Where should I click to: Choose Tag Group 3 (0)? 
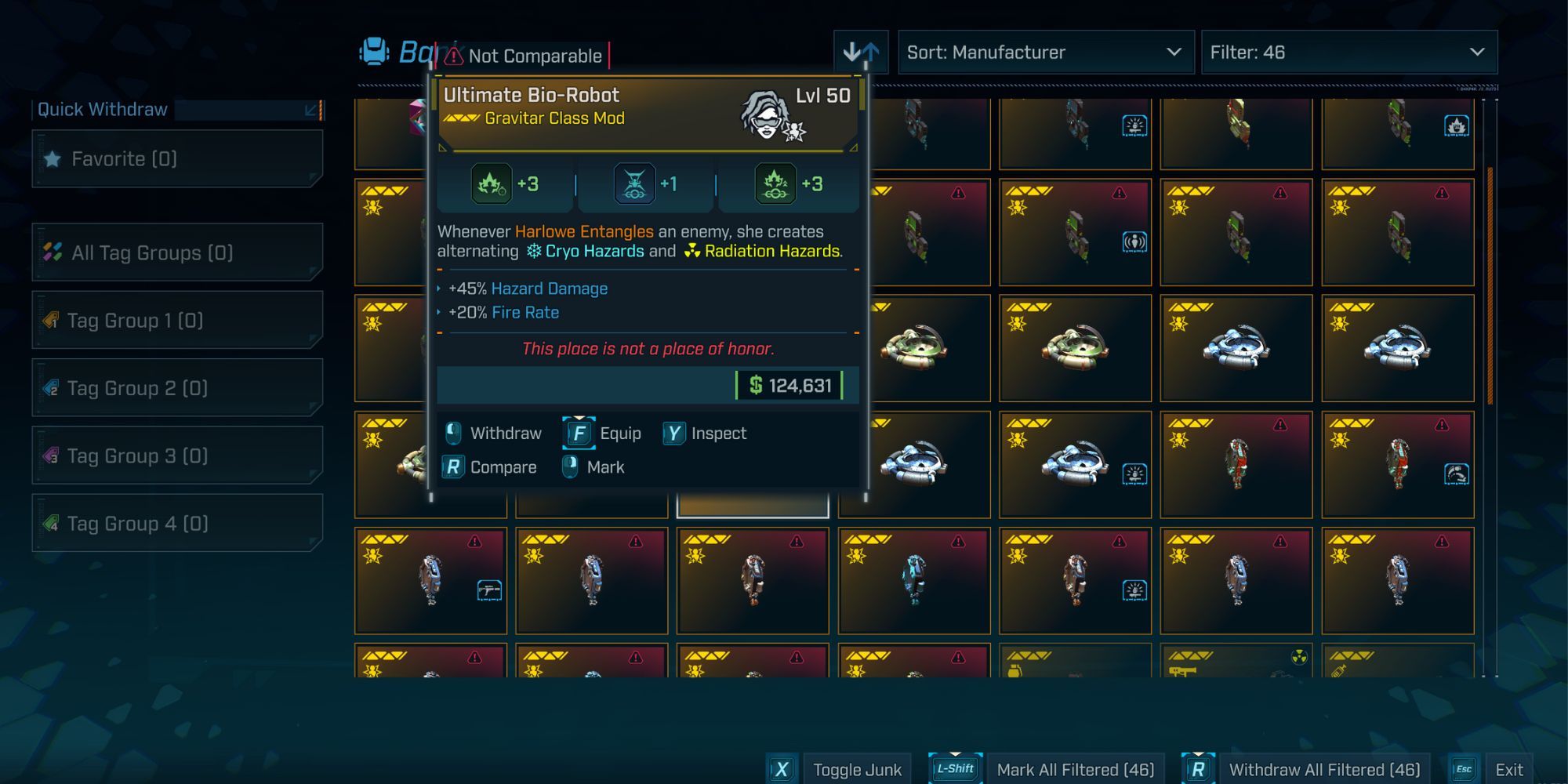click(177, 456)
